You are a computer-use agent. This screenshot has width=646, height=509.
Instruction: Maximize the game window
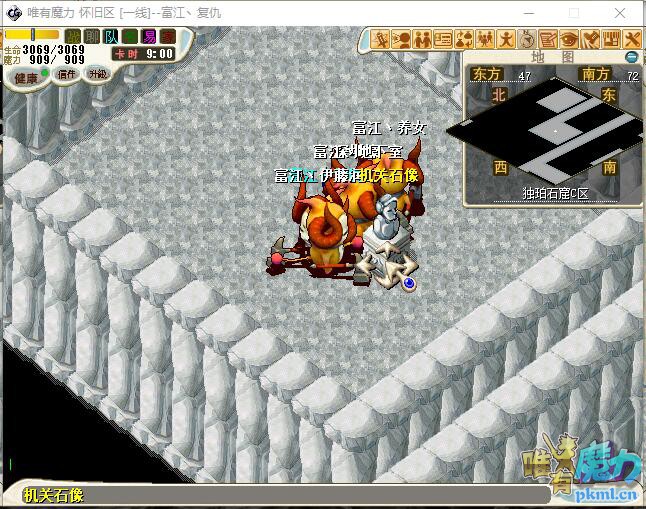(574, 13)
